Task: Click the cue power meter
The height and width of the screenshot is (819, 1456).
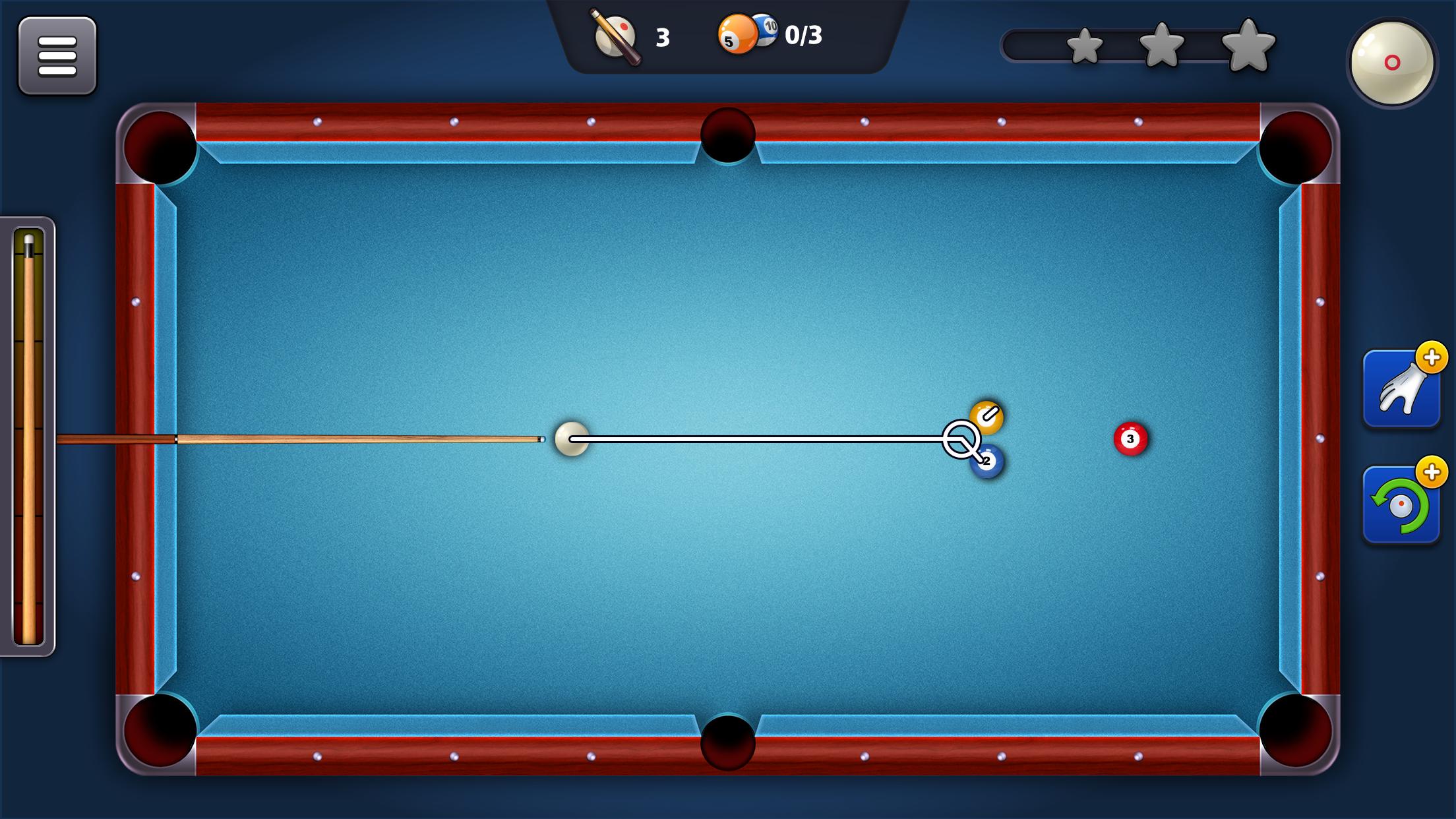Action: pos(28,437)
